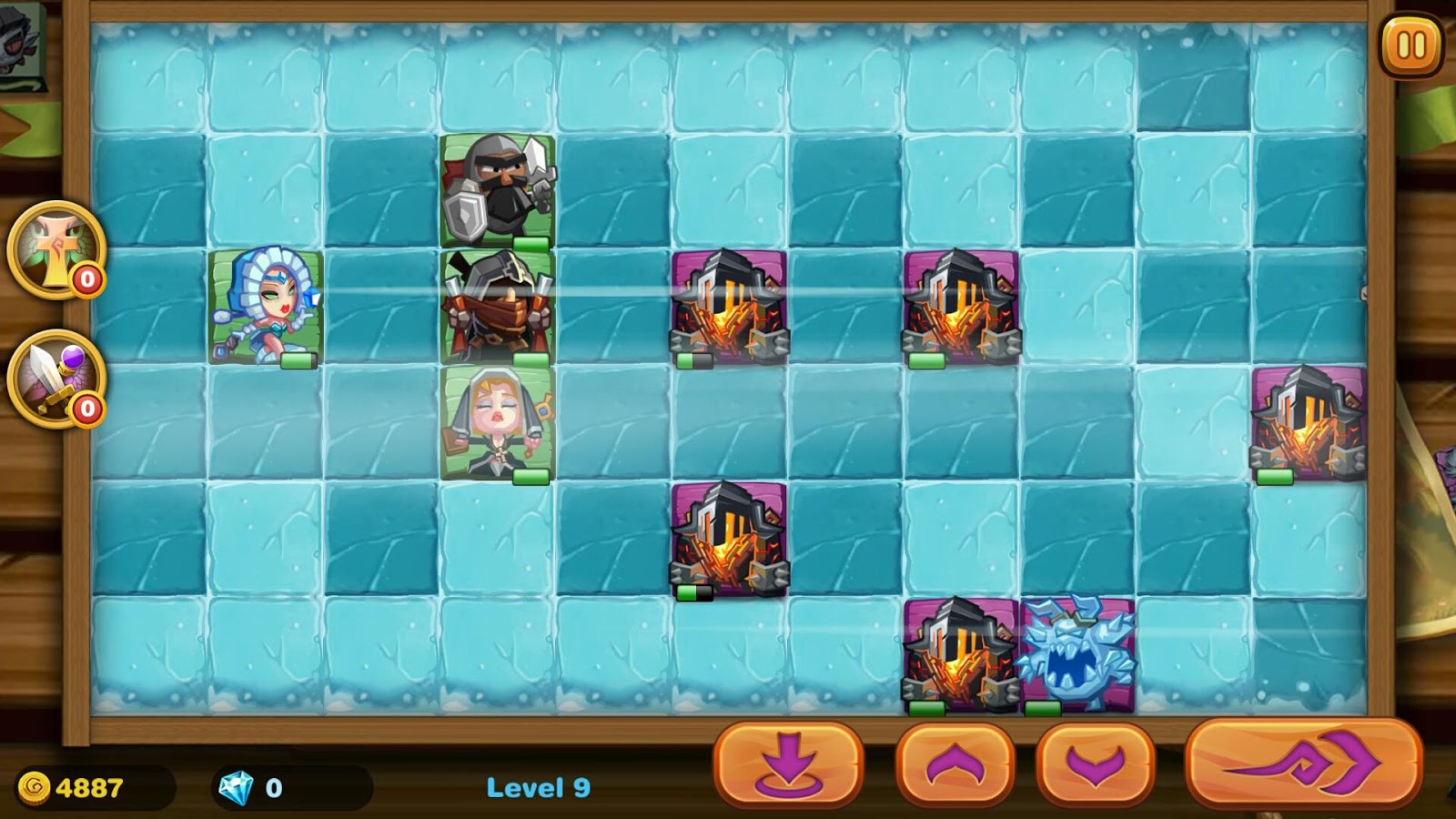Click the Level 9 label
The image size is (1456, 819).
coord(540,789)
